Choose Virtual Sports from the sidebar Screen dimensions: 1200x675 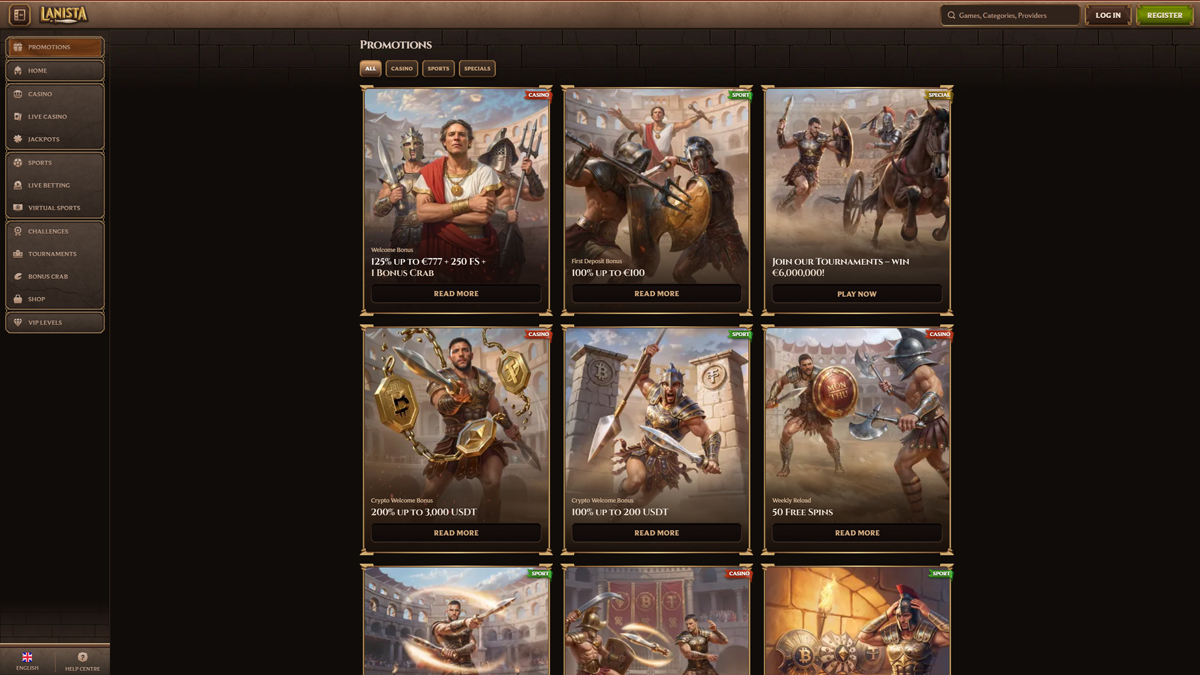(54, 208)
